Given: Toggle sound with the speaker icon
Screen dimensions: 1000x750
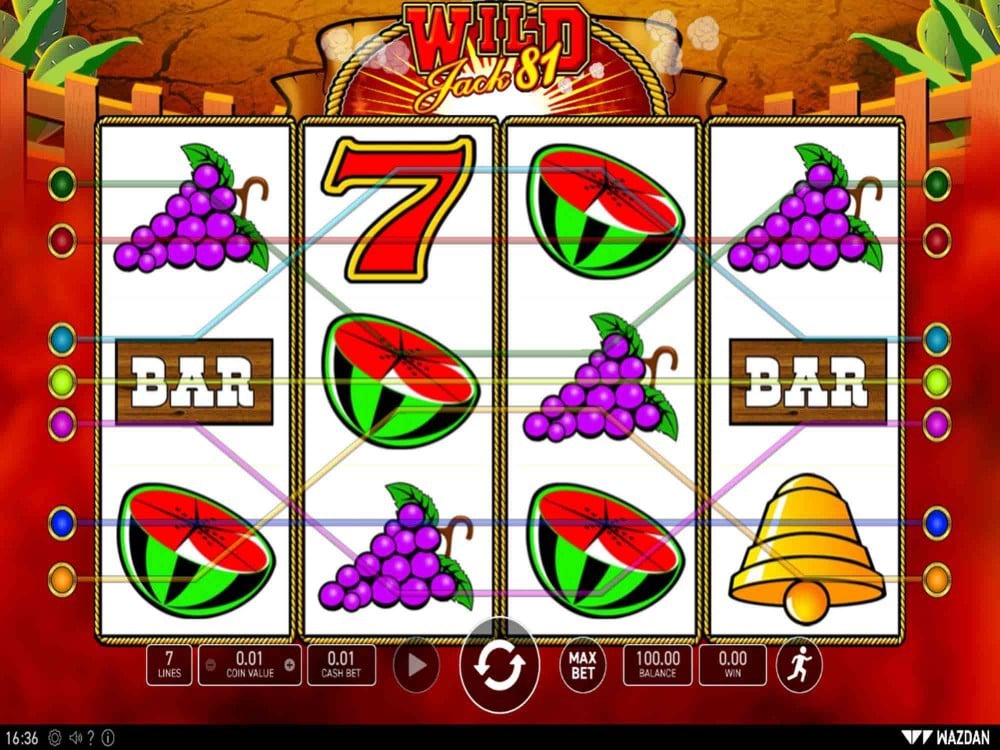Looking at the screenshot, I should (x=75, y=738).
